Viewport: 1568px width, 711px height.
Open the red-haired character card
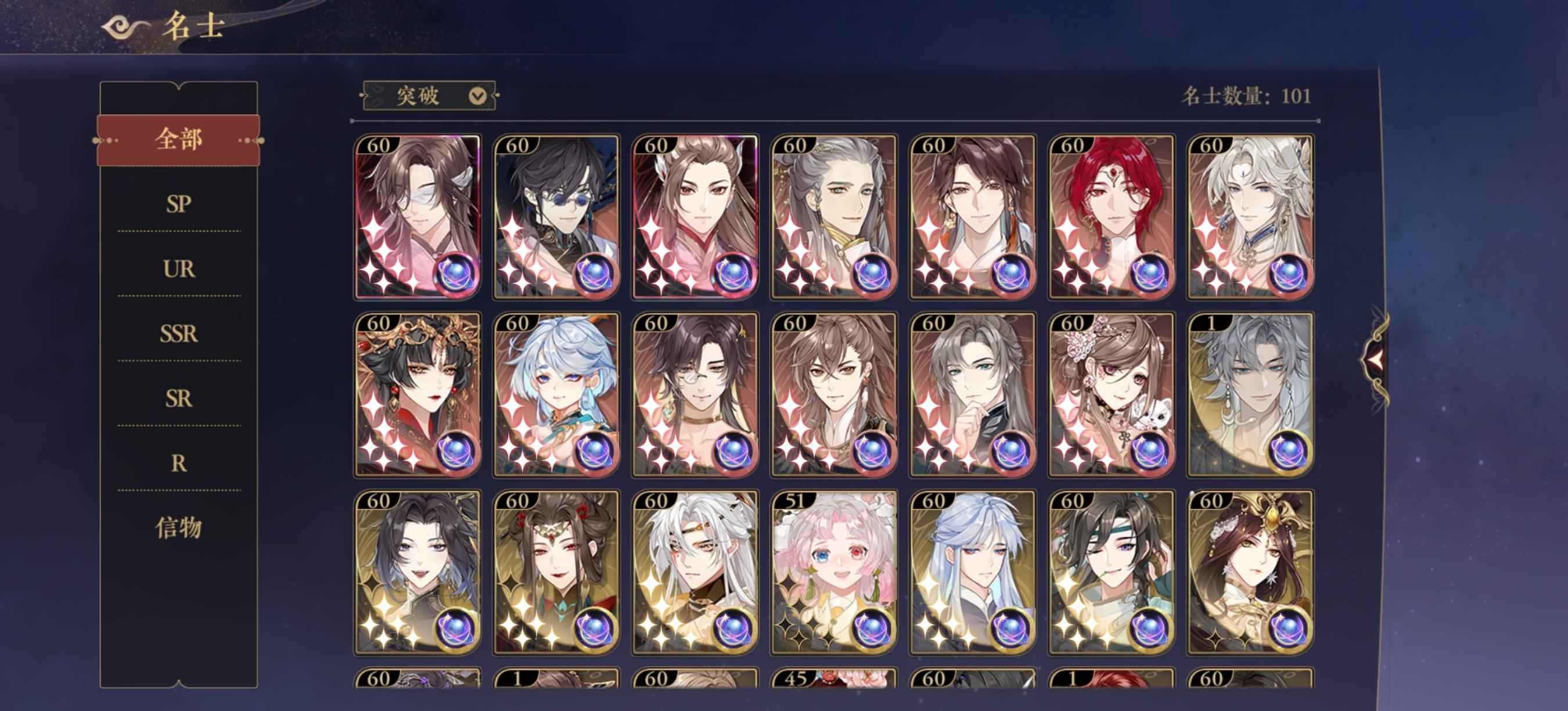pyautogui.click(x=1112, y=217)
